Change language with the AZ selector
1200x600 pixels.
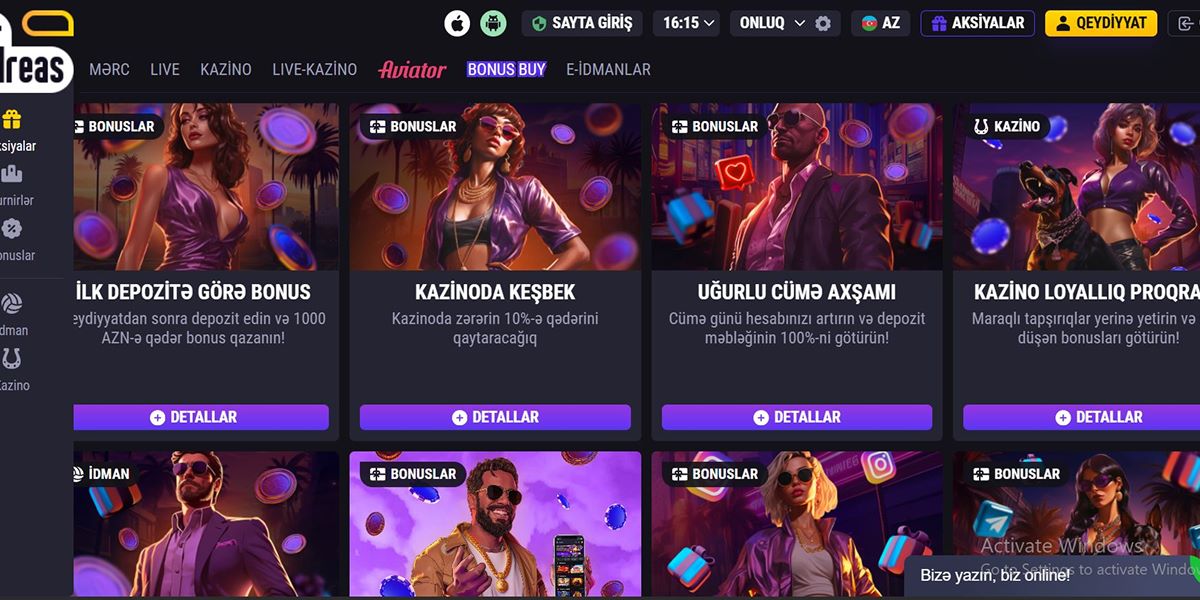click(x=880, y=23)
